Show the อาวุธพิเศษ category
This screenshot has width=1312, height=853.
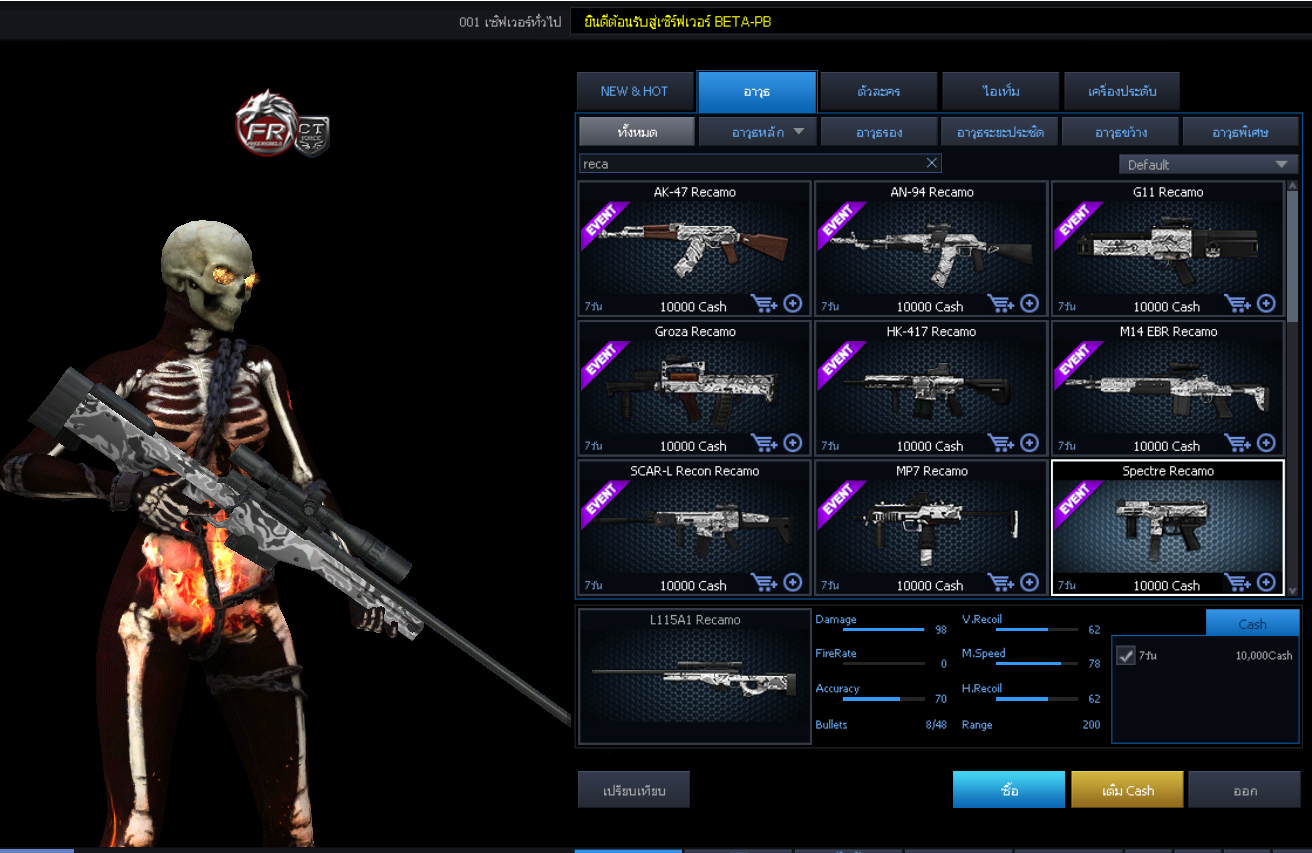pos(1240,131)
